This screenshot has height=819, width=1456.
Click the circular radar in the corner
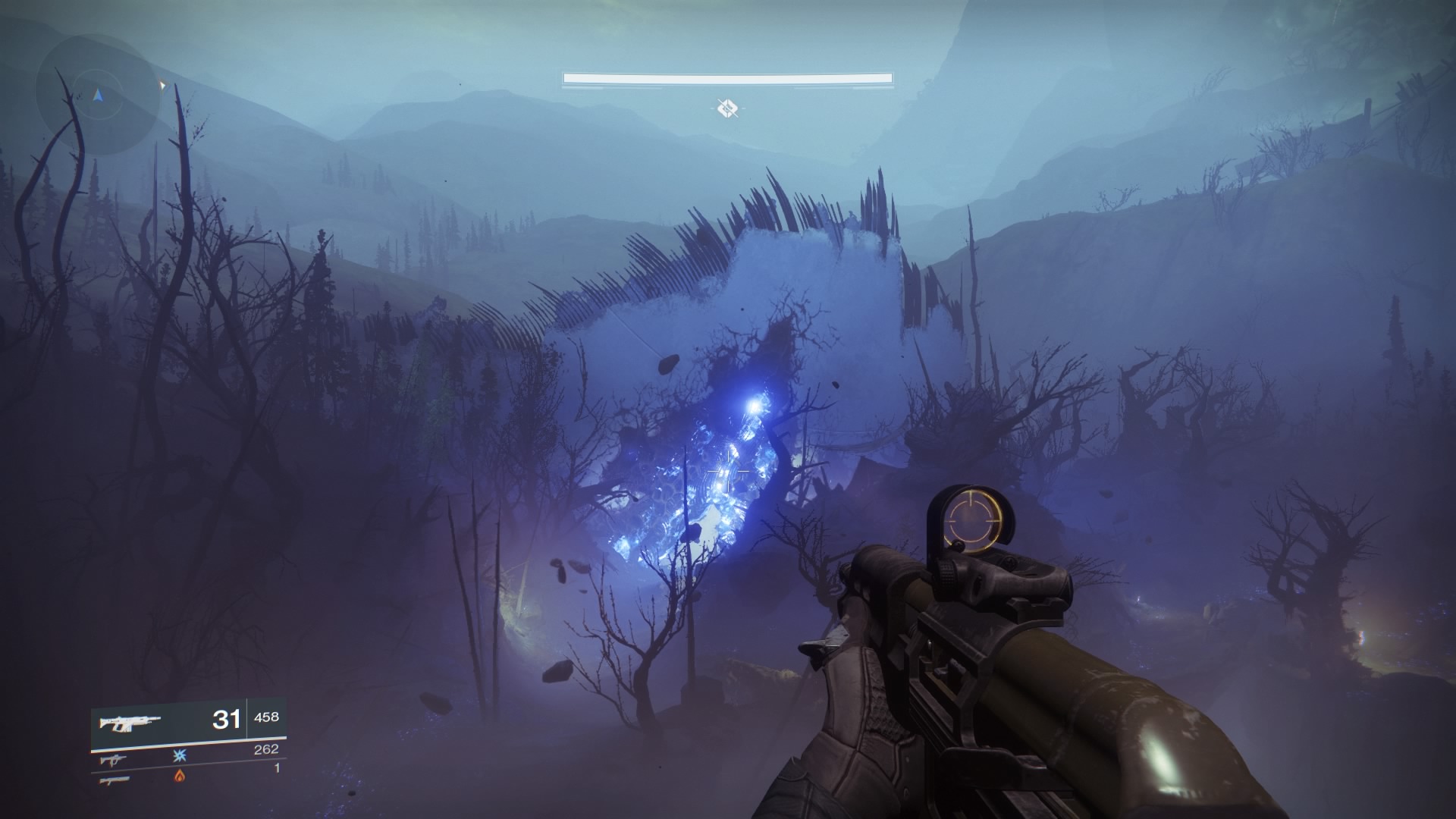point(98,95)
